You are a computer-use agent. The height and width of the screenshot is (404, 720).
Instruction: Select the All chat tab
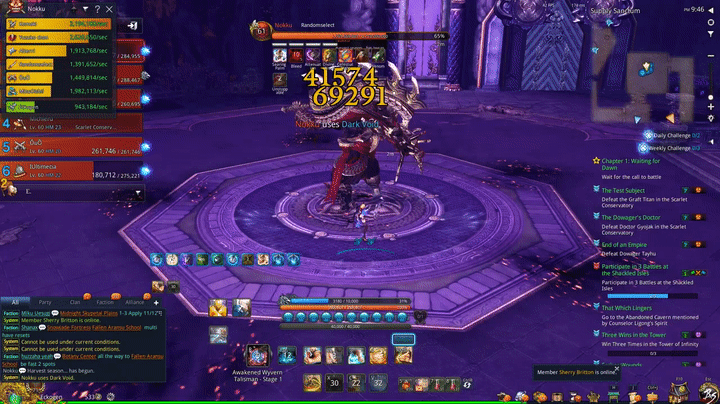coord(14,301)
